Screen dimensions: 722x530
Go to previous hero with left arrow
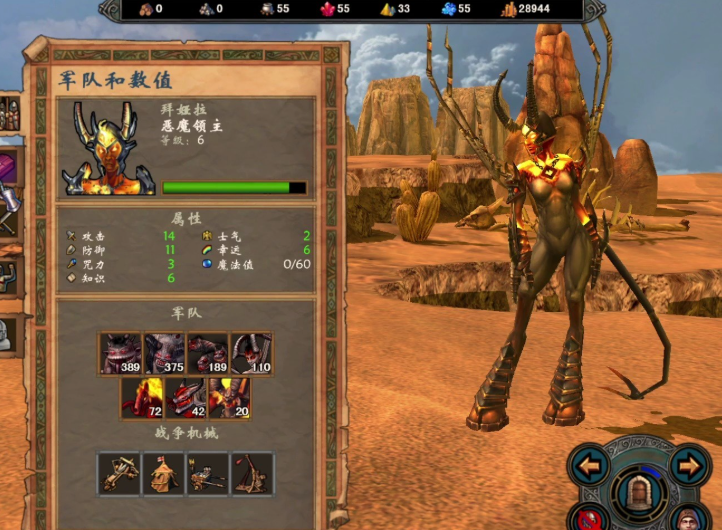coord(591,466)
